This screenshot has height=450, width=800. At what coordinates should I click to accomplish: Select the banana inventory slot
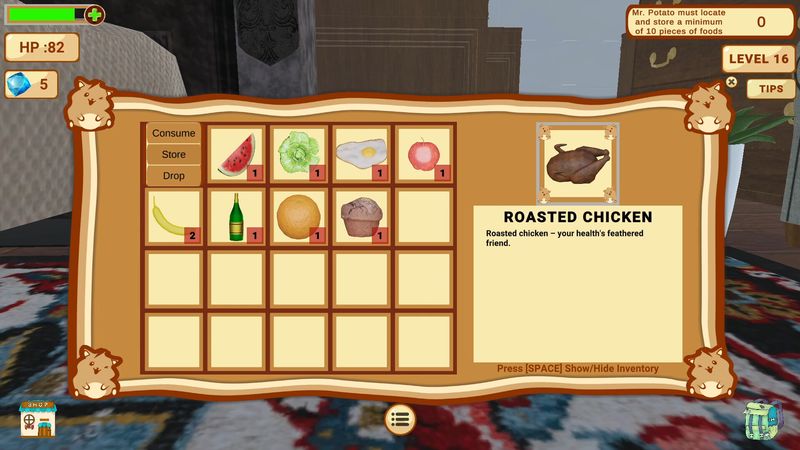[175, 216]
